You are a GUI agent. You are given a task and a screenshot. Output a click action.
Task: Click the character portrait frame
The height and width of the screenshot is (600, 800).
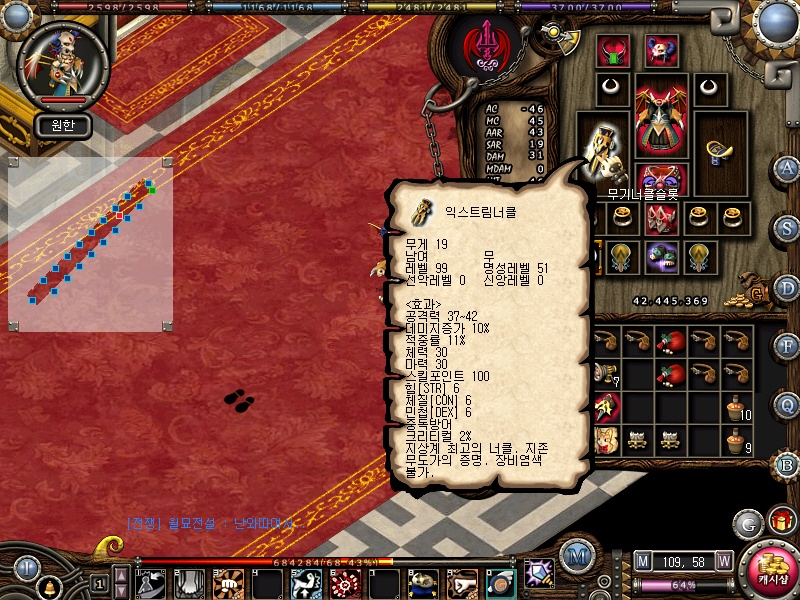pyautogui.click(x=63, y=62)
